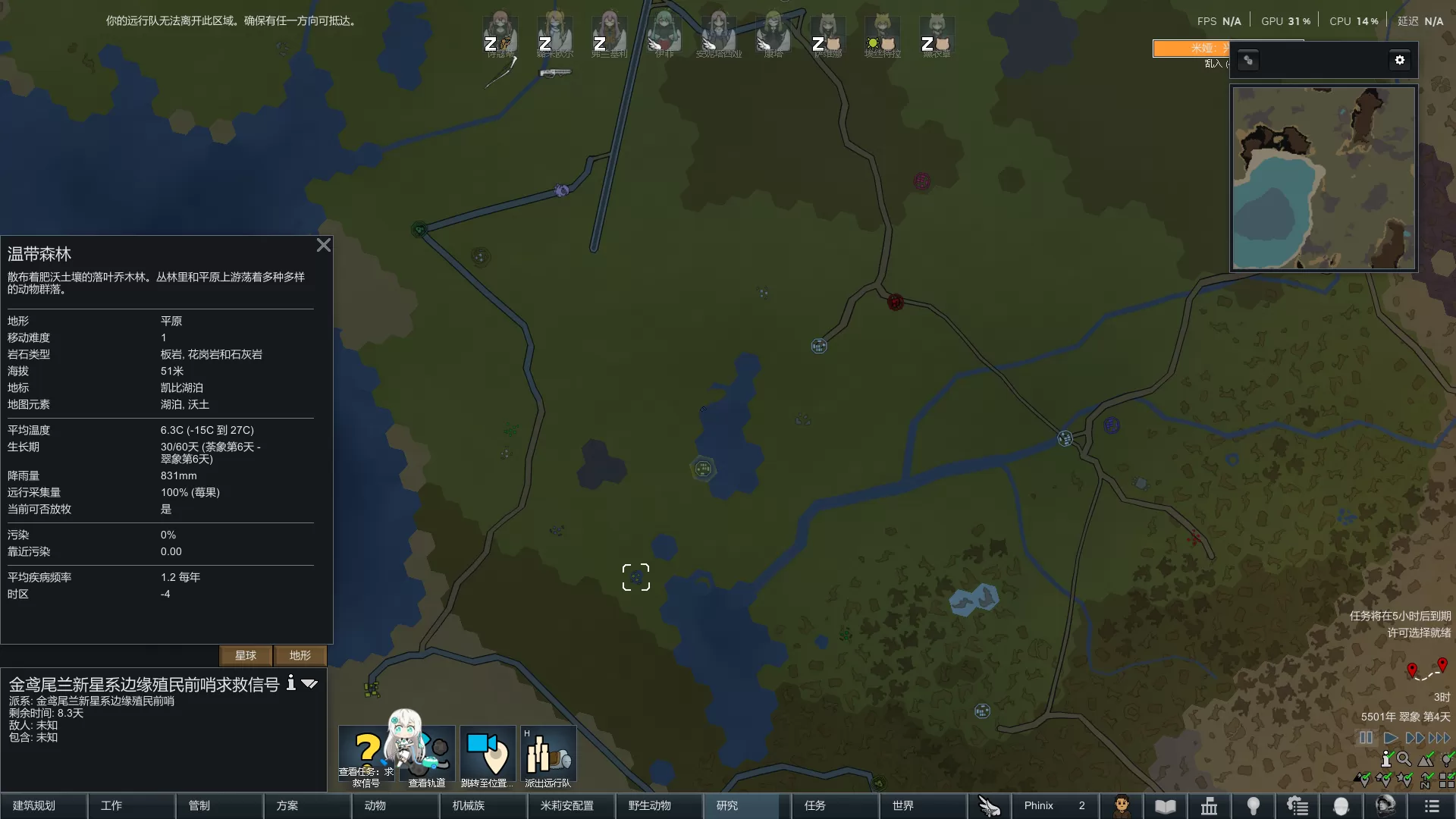Select the 查看轨道 command
The height and width of the screenshot is (819, 1456).
(x=428, y=755)
